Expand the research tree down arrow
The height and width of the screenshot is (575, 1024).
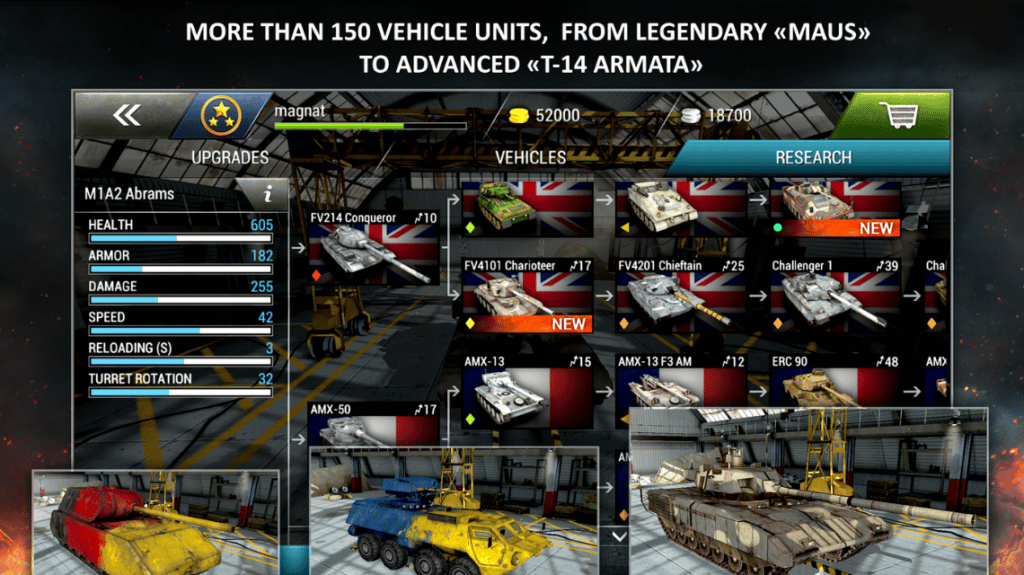[x=618, y=537]
